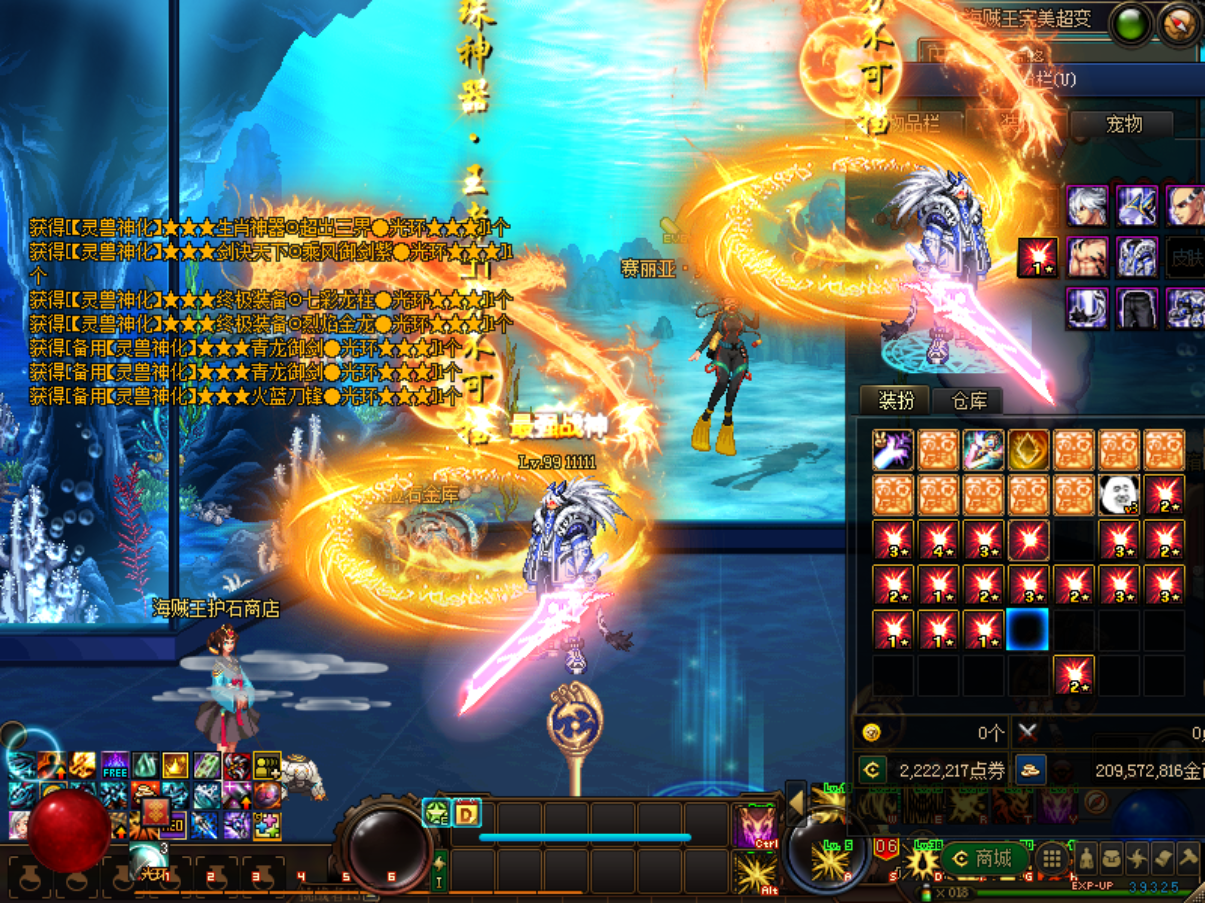Switch to the 宠物 tab
The width and height of the screenshot is (1205, 903).
coord(1124,124)
